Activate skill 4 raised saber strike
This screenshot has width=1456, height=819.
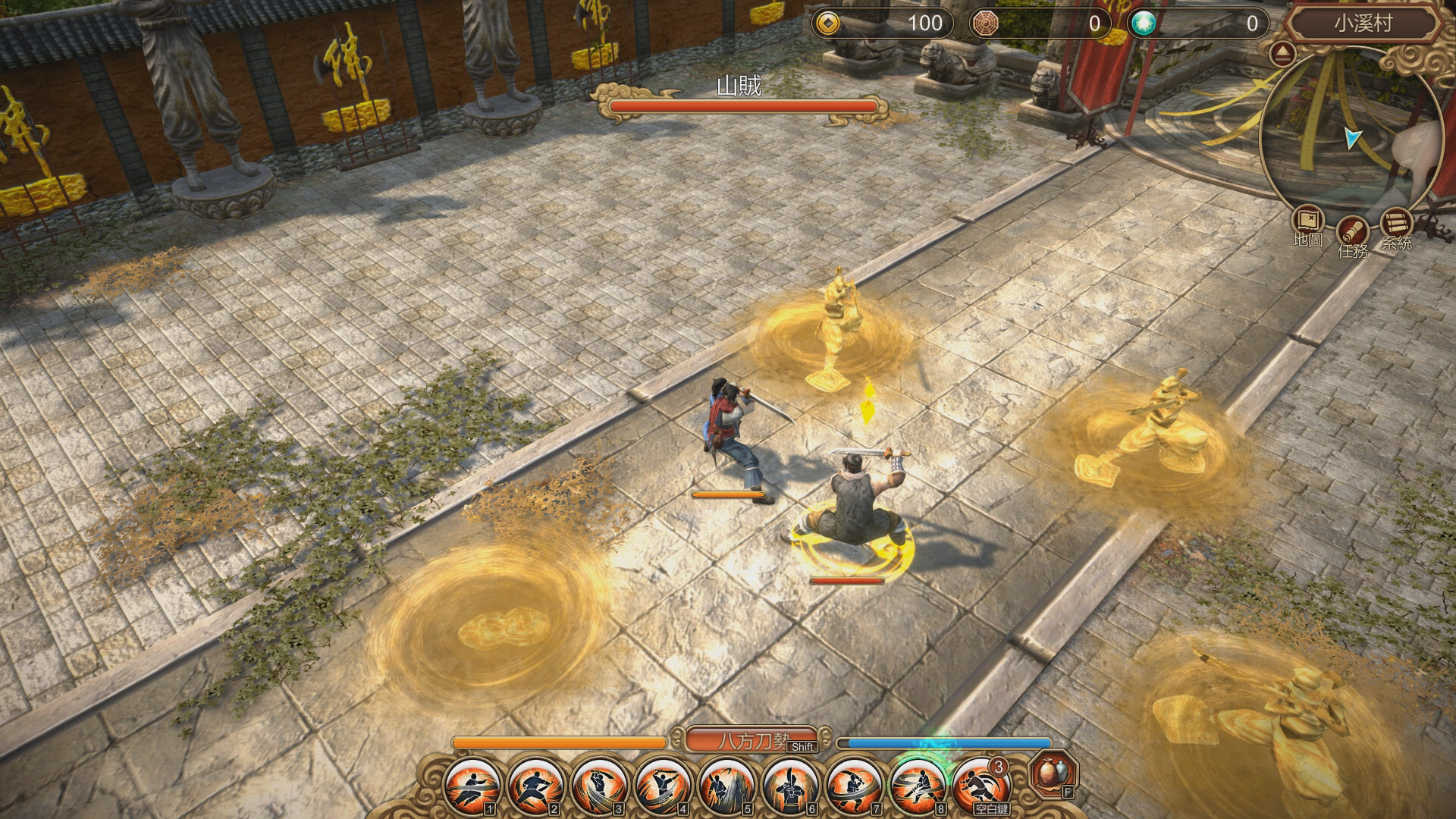point(663,786)
